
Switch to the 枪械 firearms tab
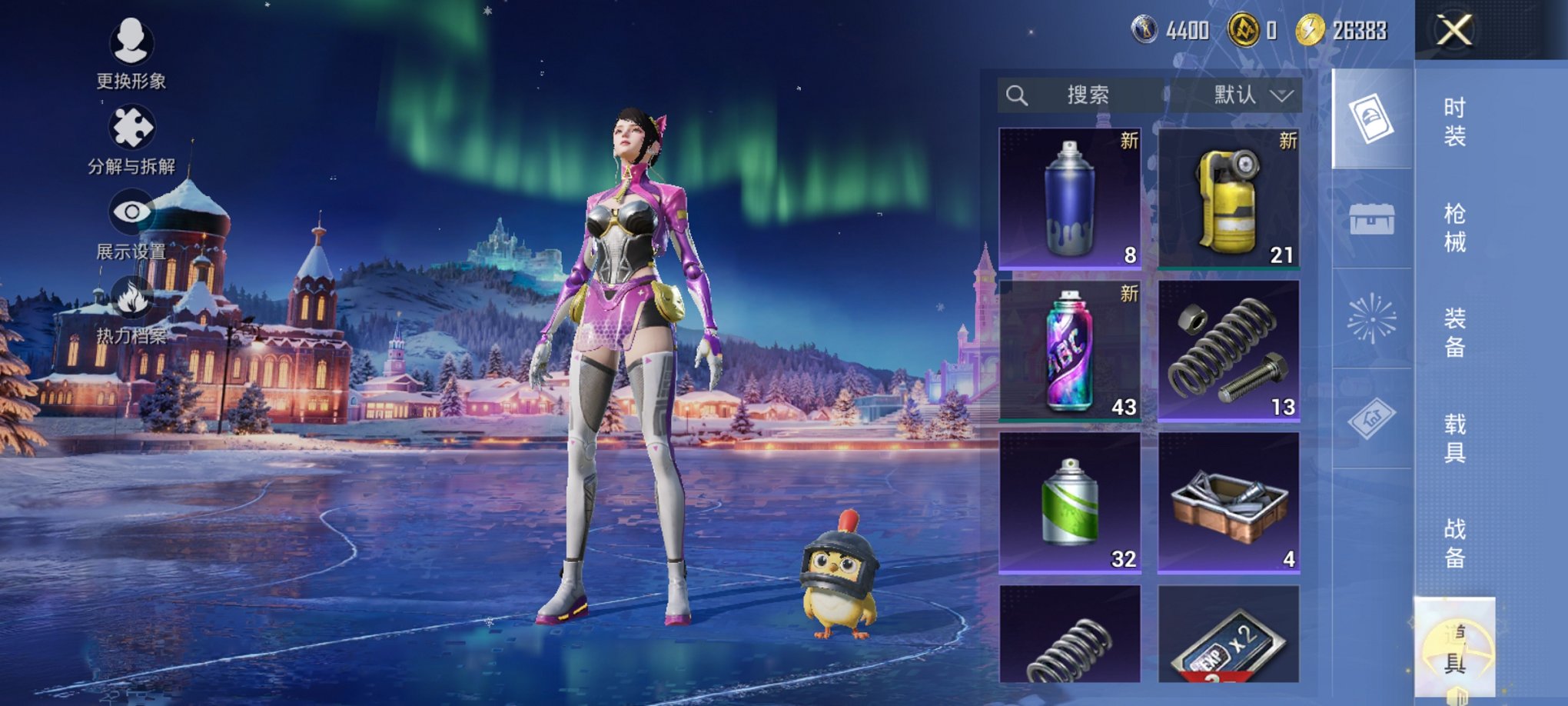click(x=1454, y=228)
